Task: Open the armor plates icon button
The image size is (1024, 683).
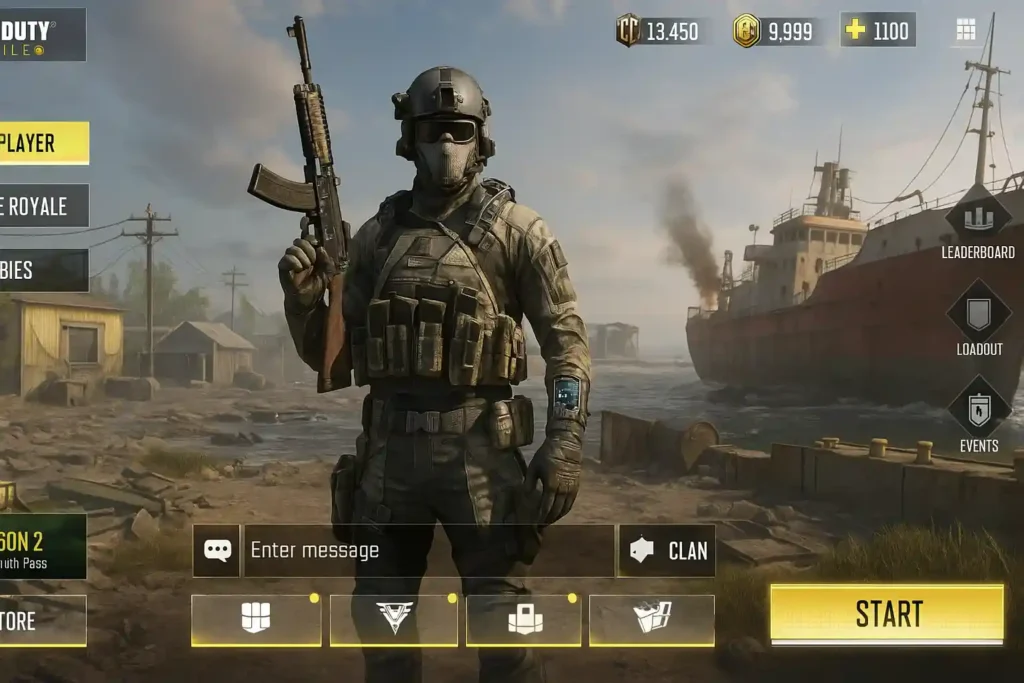Action: [x=256, y=620]
